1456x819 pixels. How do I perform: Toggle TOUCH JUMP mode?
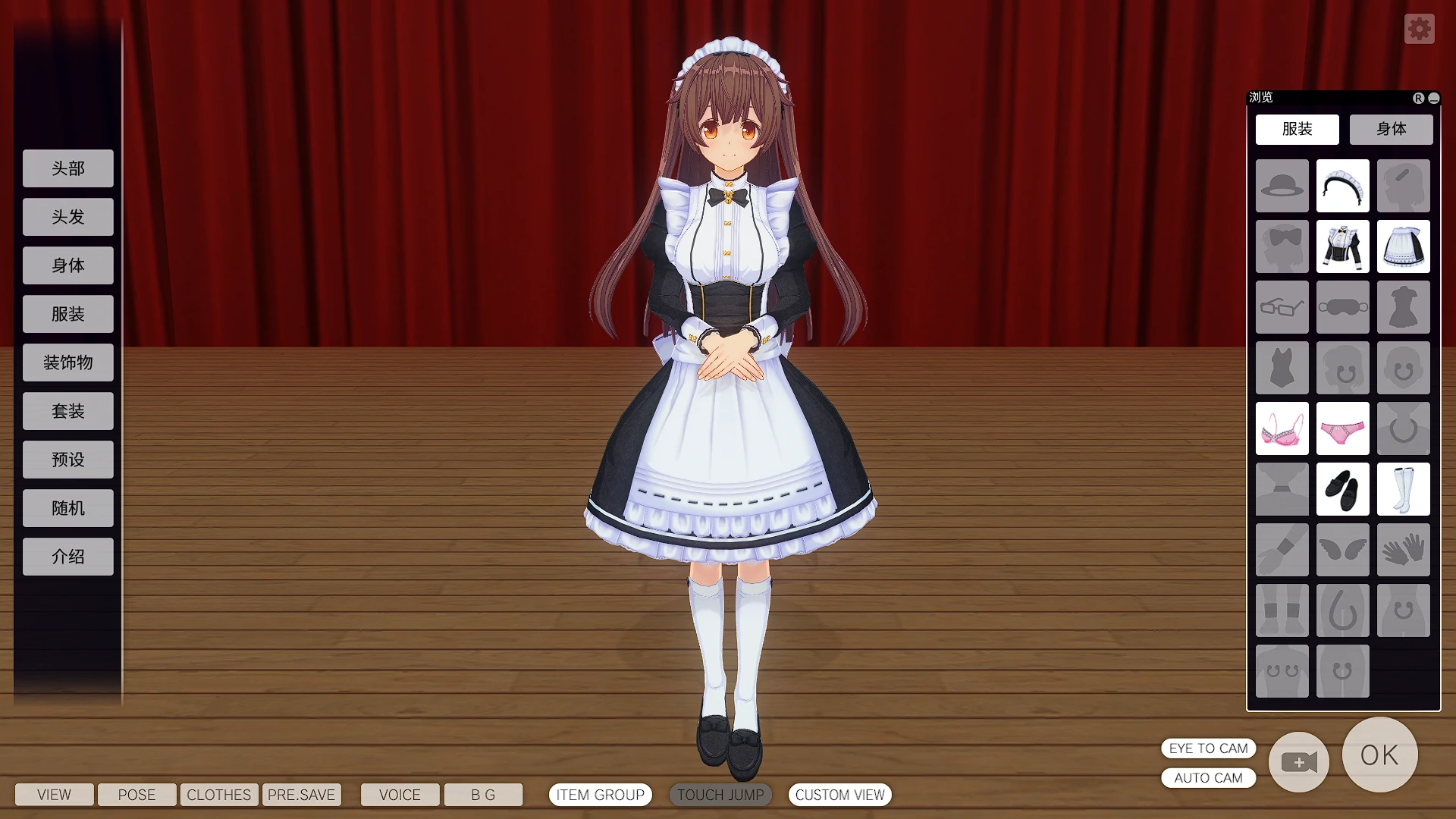click(x=720, y=795)
